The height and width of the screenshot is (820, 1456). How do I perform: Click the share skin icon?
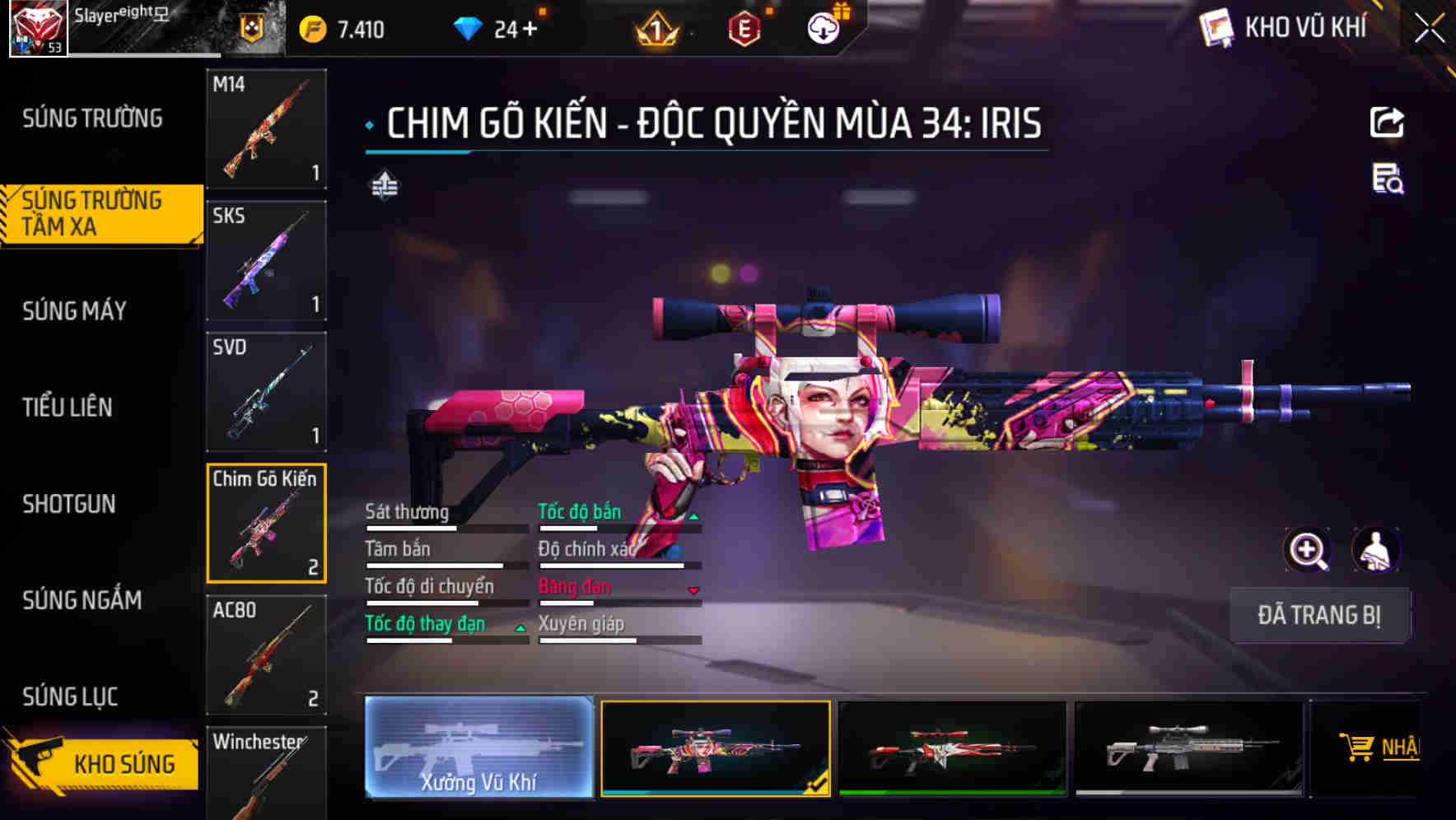tap(1388, 122)
